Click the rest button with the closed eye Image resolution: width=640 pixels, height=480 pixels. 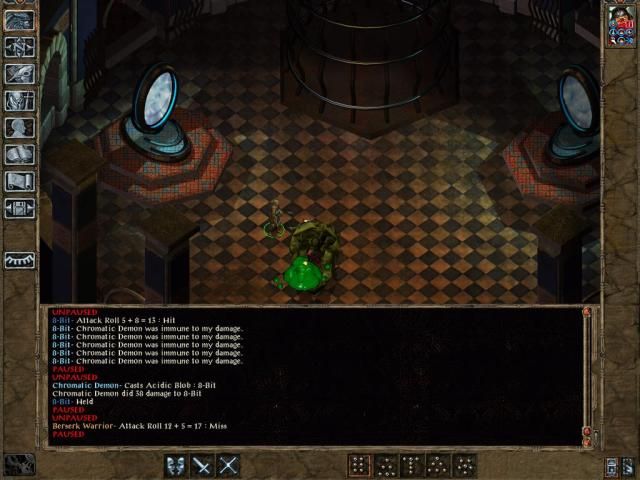(20, 258)
